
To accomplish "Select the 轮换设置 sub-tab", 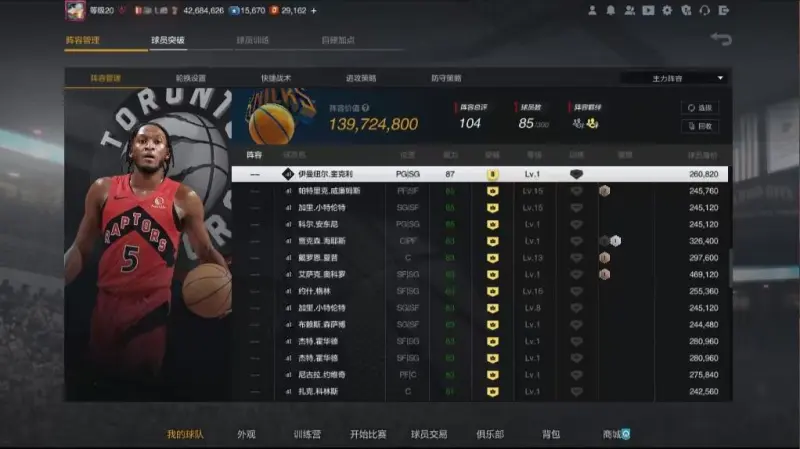I will point(190,77).
